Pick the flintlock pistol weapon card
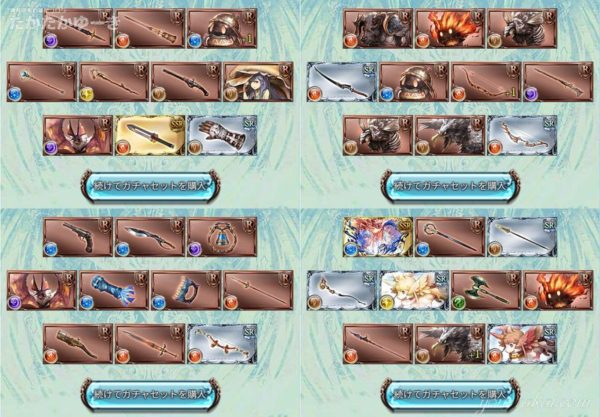Screen dimensions: 600x417 (x=78, y=237)
